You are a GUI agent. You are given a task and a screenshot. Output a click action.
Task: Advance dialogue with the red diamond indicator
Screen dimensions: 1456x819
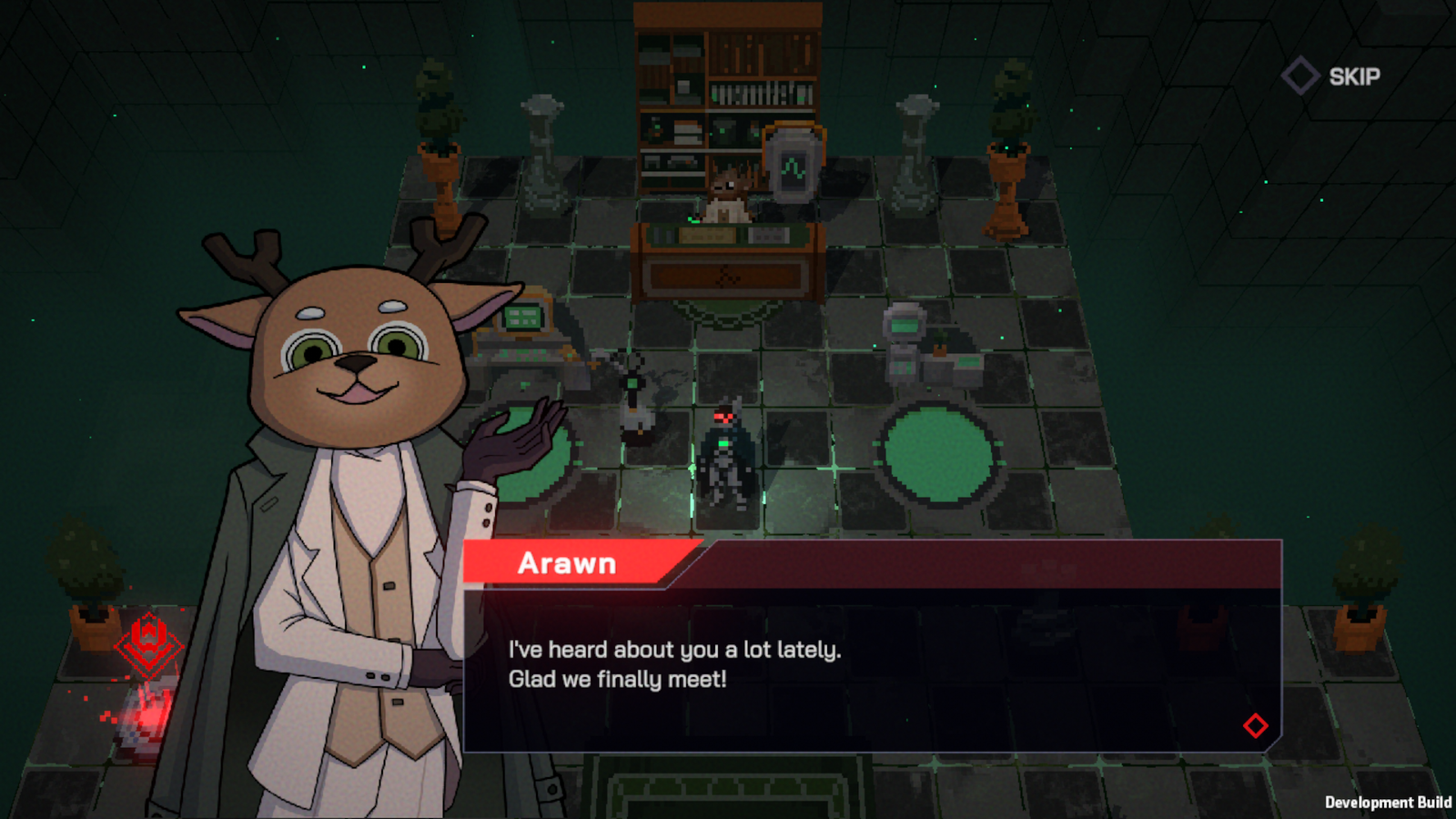(1255, 725)
